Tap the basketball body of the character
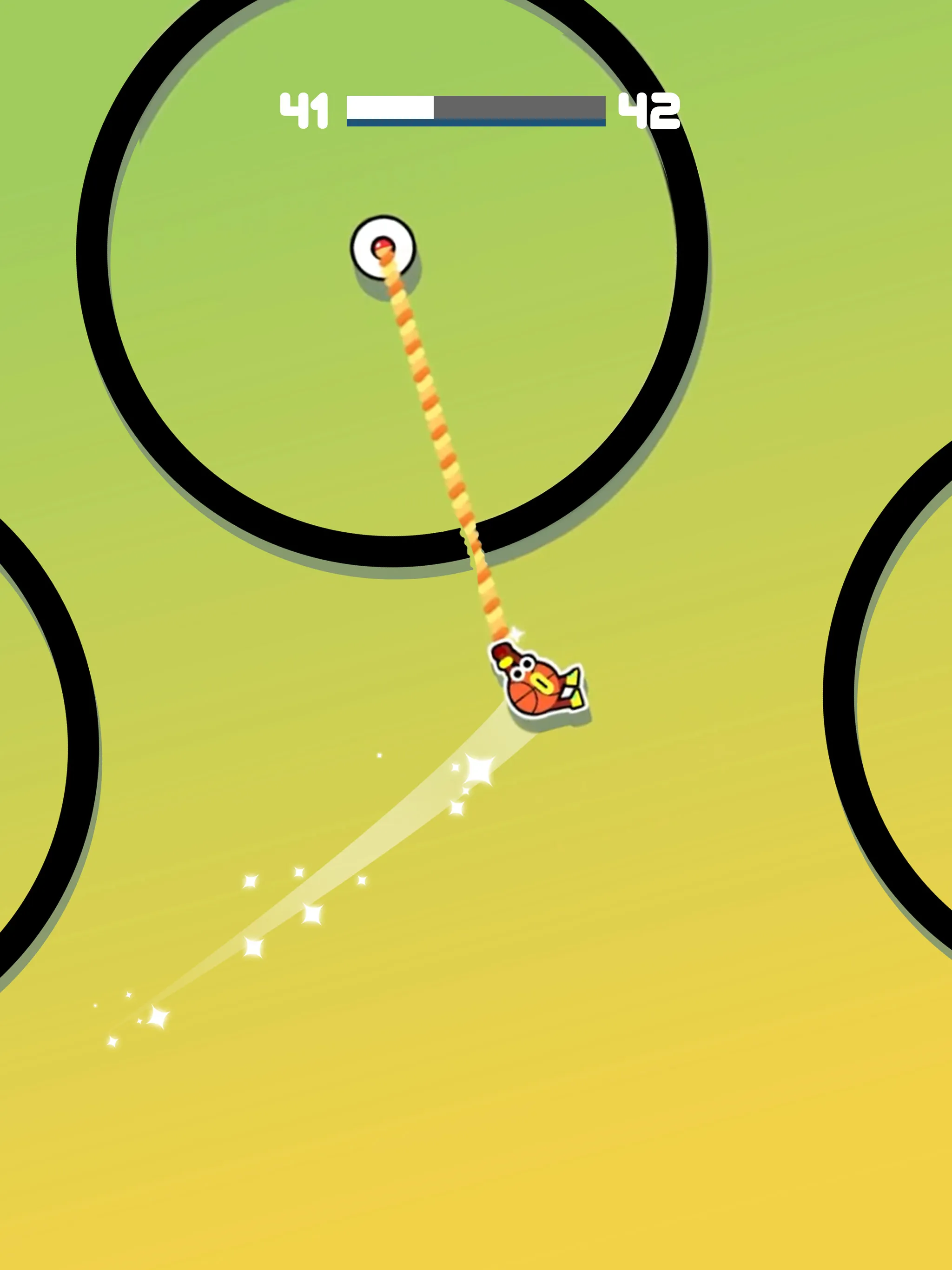Viewport: 952px width, 1270px height. (531, 698)
